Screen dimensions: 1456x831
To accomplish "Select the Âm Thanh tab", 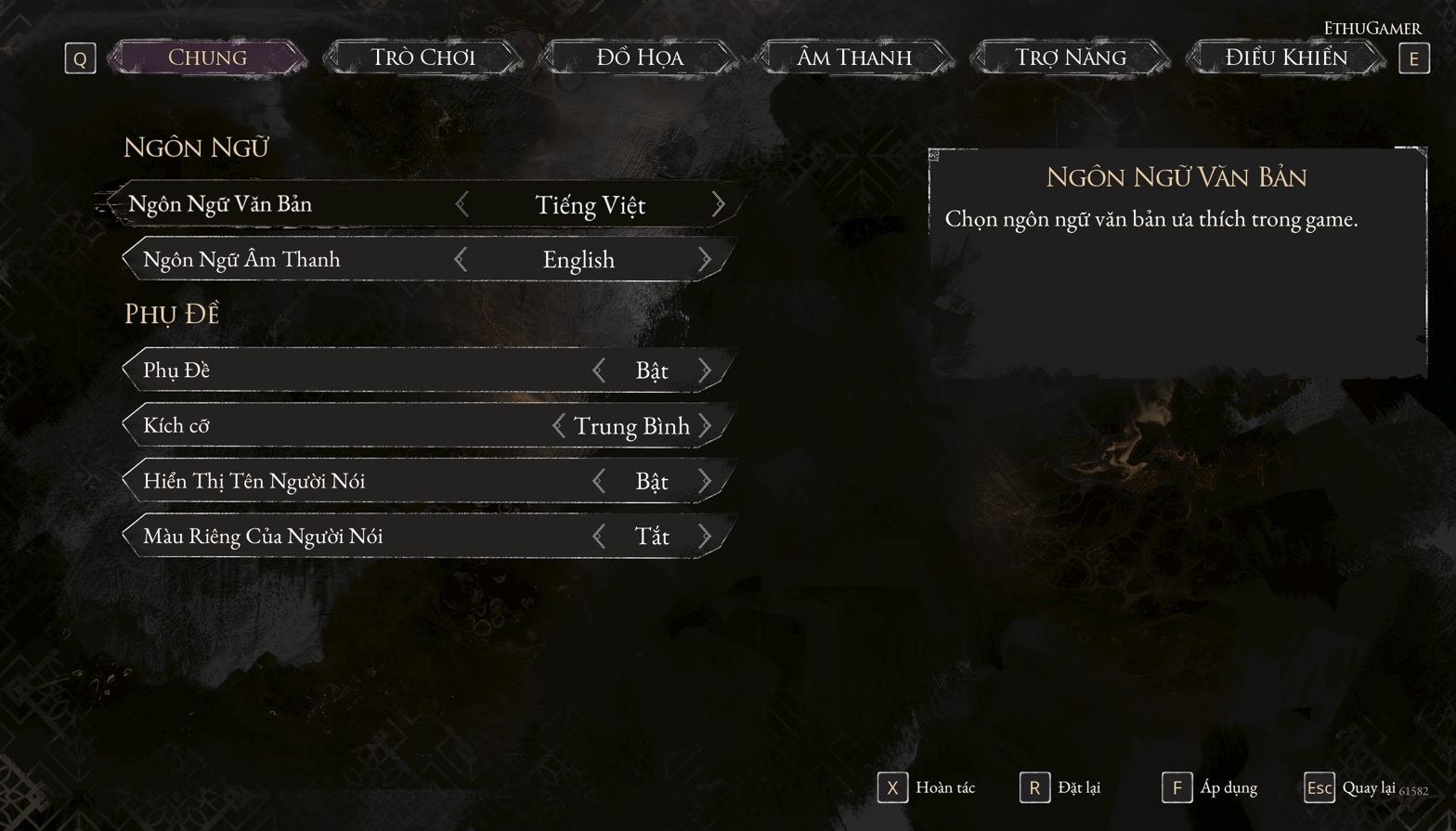I will pyautogui.click(x=854, y=58).
